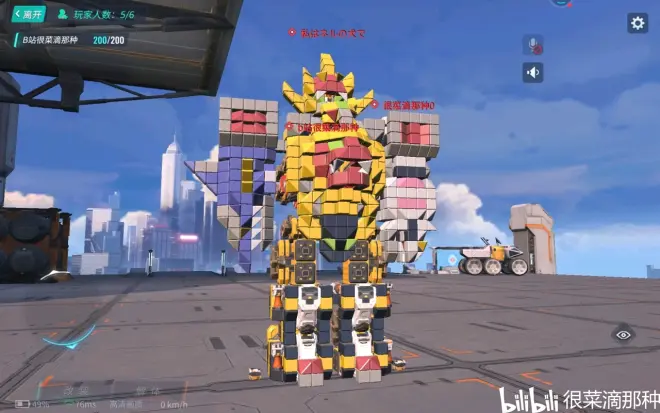Open the gear settings menu

(637, 23)
